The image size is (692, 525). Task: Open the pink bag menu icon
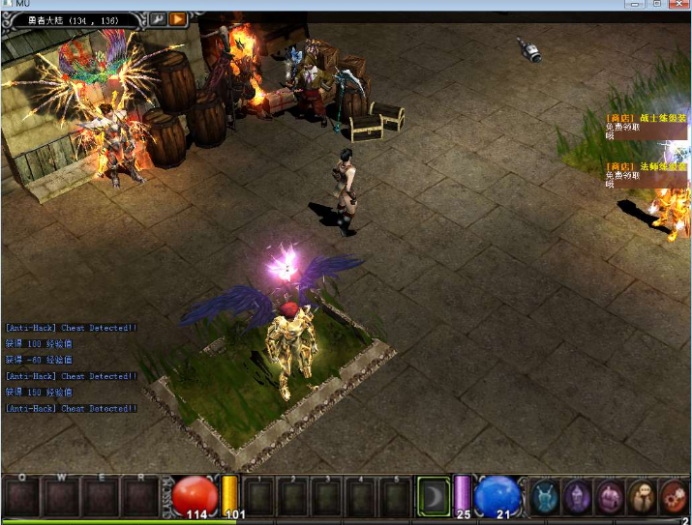pyautogui.click(x=610, y=496)
